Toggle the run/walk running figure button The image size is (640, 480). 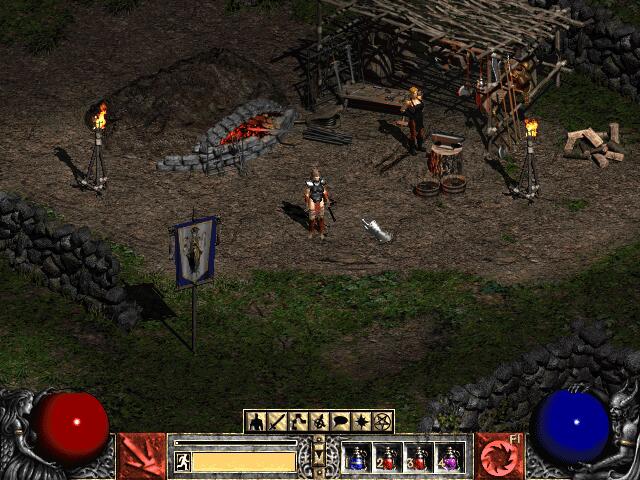pos(183,461)
